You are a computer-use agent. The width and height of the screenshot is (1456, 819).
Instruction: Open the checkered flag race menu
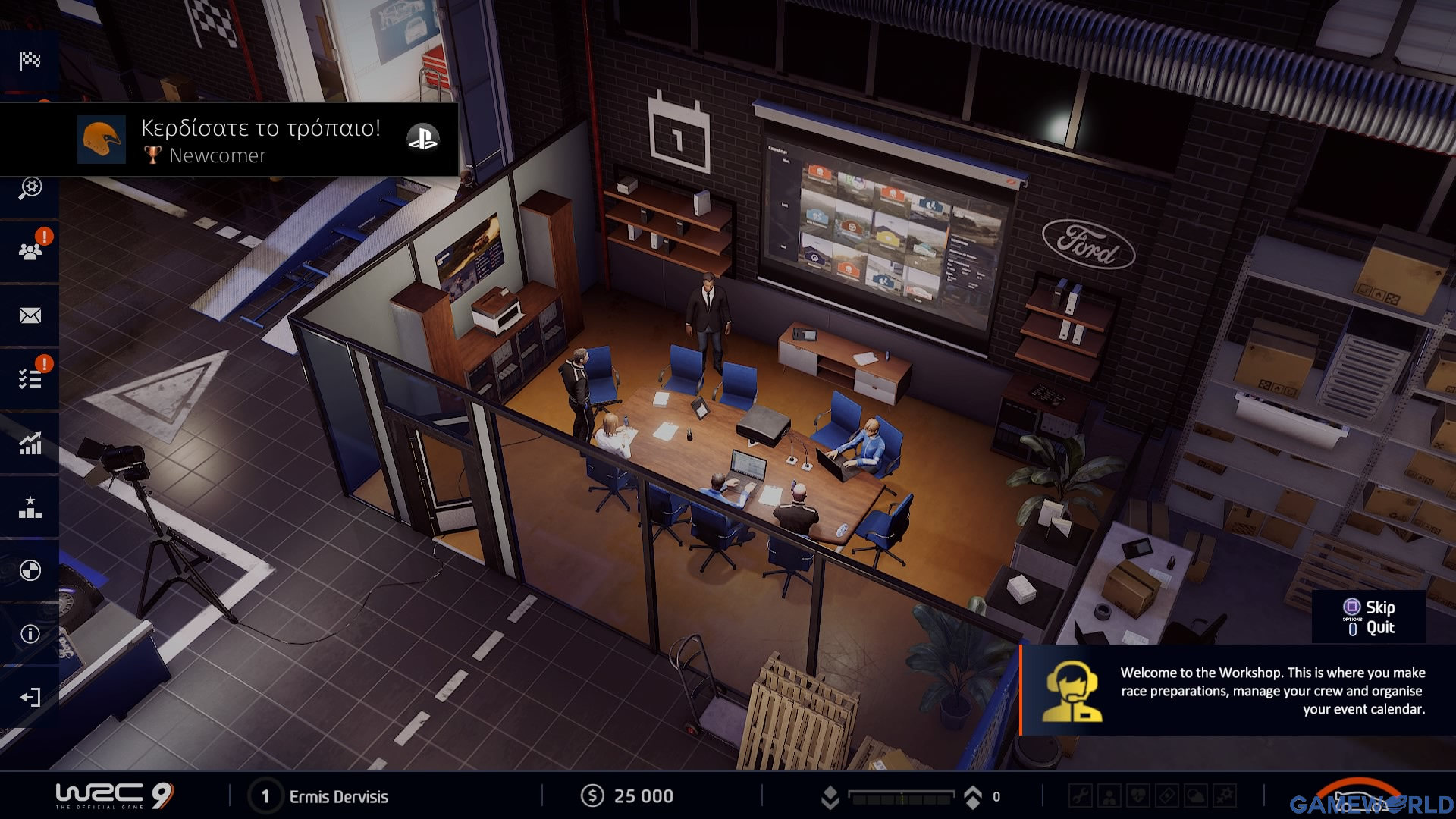(30, 61)
